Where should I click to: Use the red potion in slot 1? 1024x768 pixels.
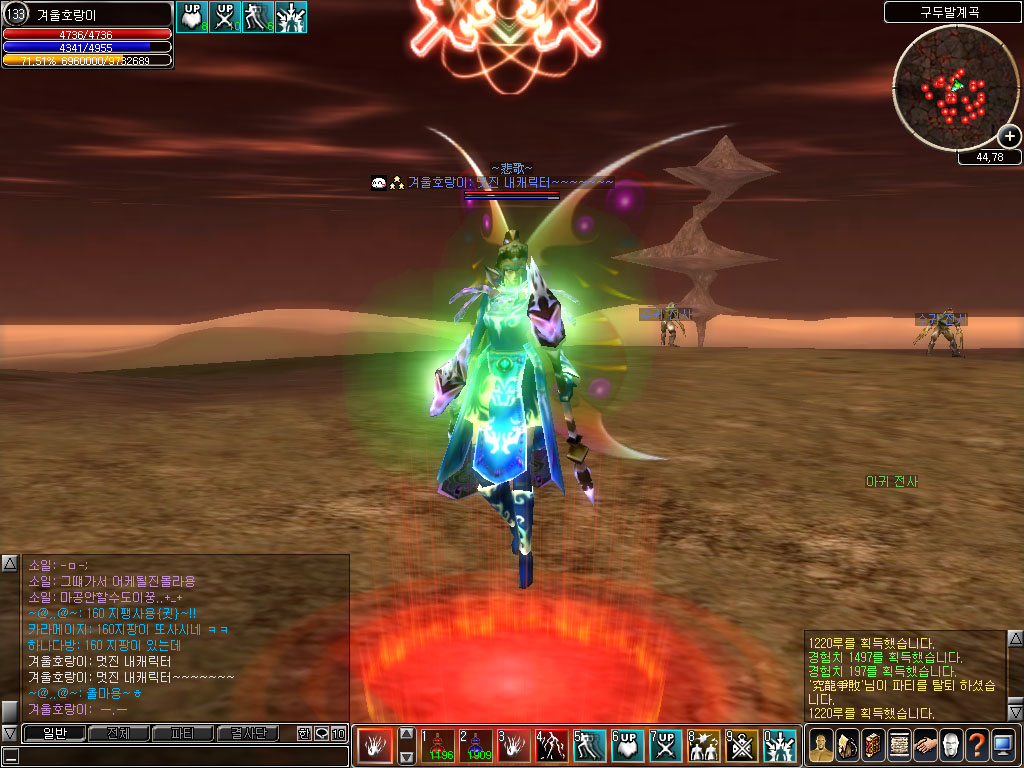tap(439, 746)
